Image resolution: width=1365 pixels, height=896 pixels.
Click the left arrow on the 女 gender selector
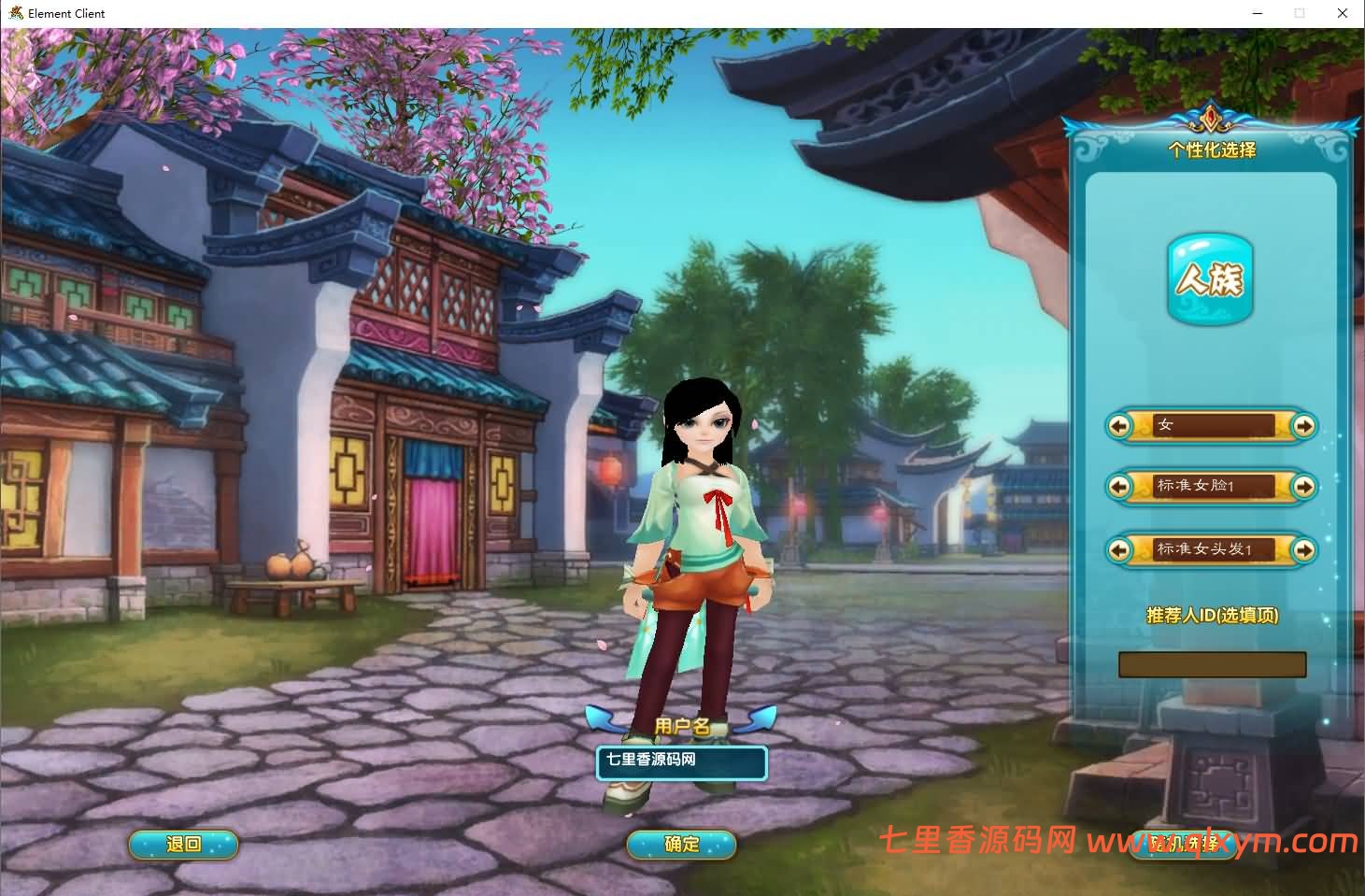click(x=1121, y=426)
